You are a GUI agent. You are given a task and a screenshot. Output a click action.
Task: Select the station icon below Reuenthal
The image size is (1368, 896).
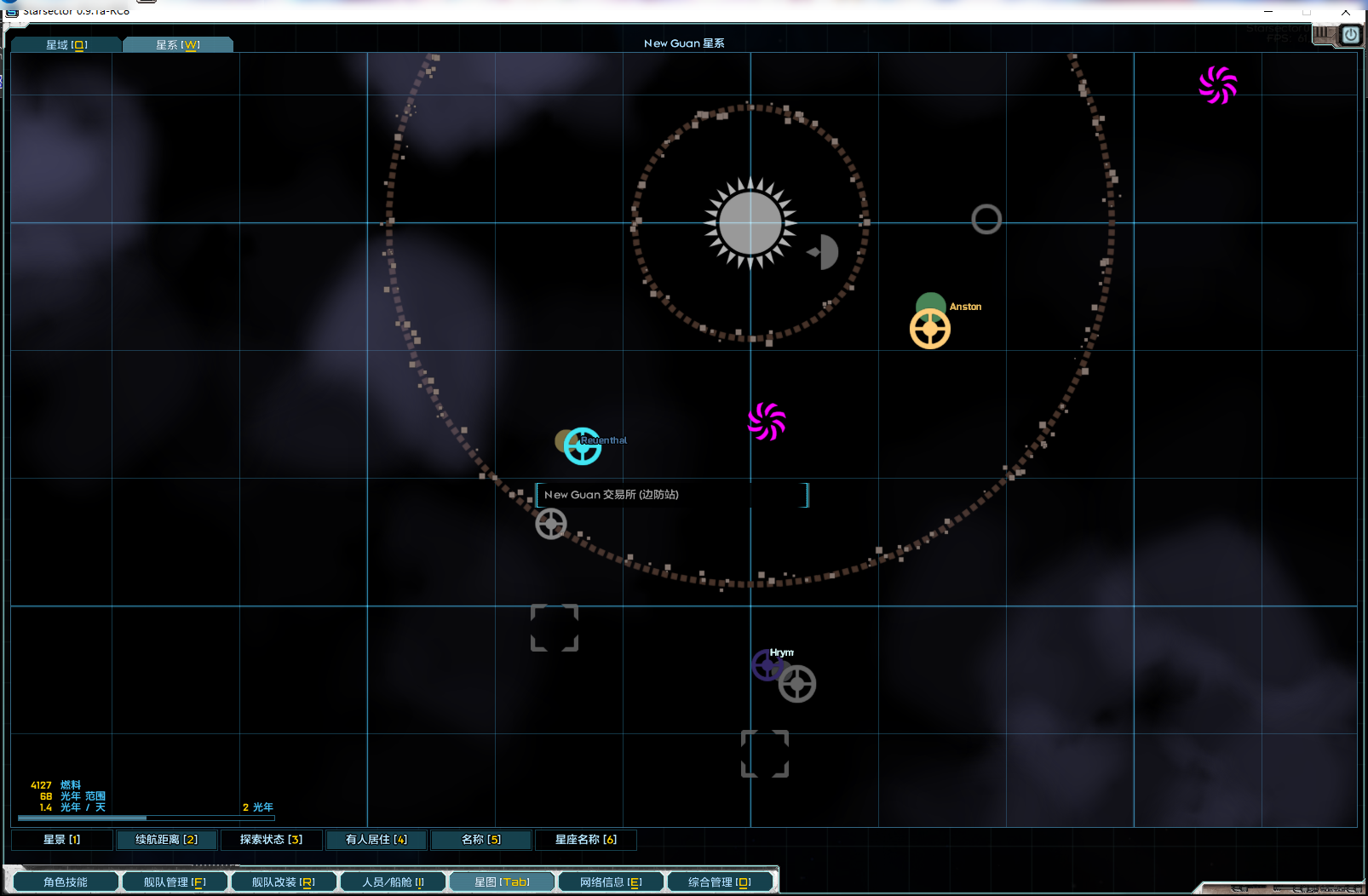point(552,524)
